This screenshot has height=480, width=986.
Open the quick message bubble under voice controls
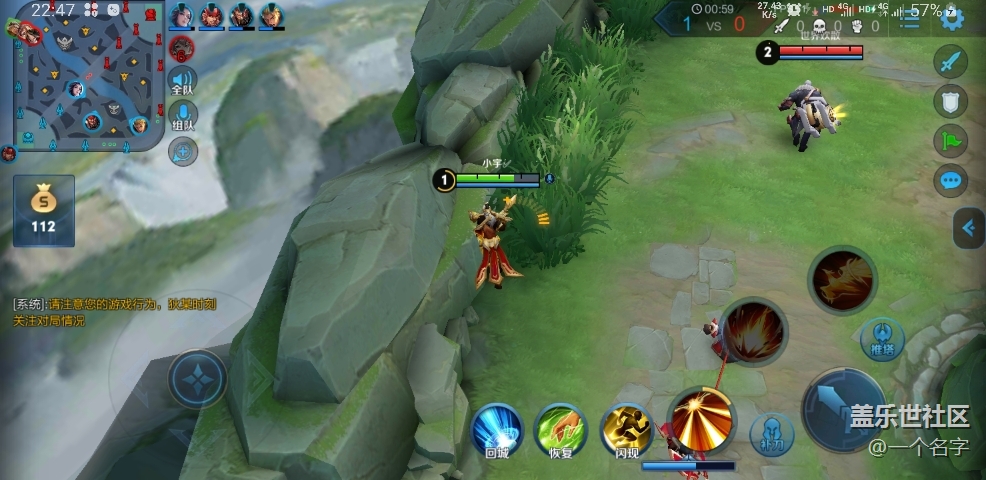pos(183,152)
